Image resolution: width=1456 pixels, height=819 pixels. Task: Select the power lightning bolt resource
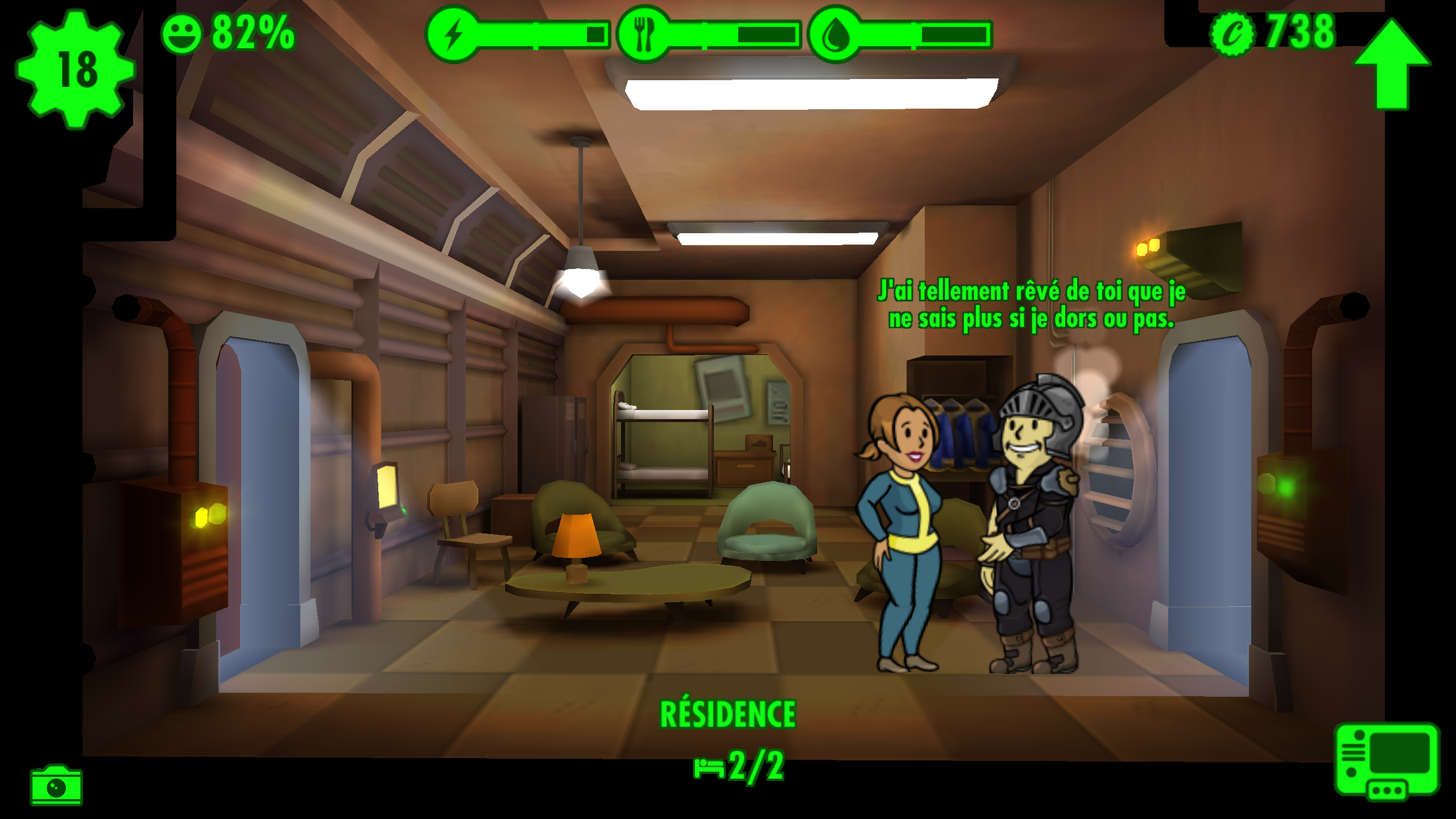[x=453, y=34]
